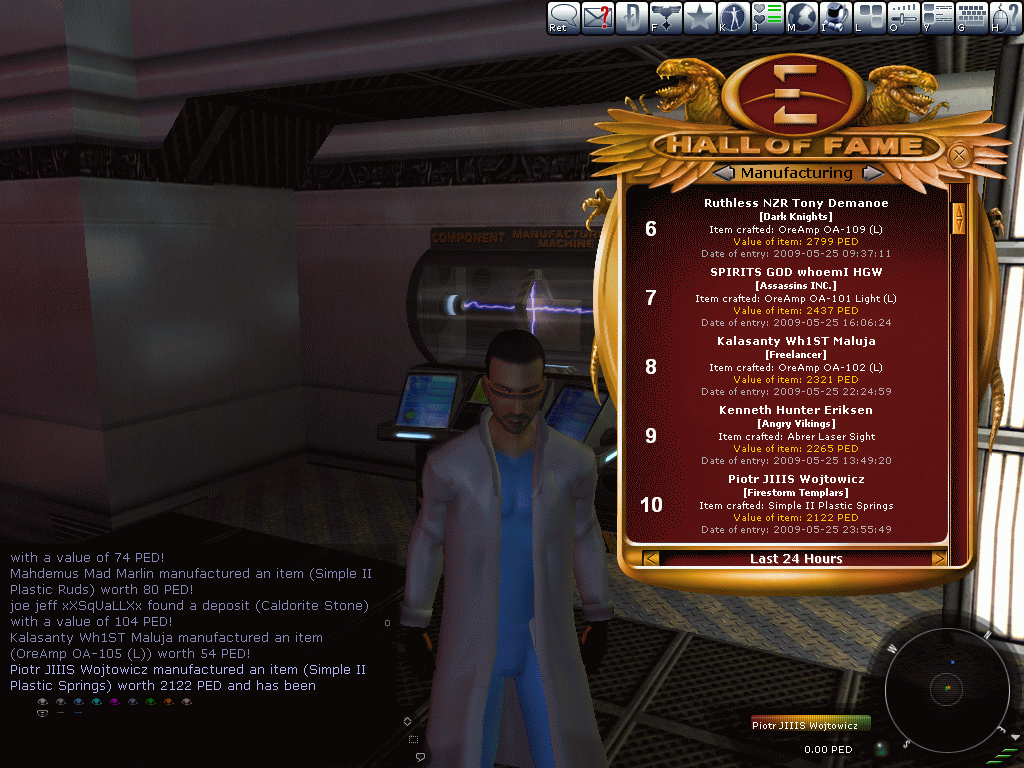Open the mail envelope with question mark

[598, 17]
